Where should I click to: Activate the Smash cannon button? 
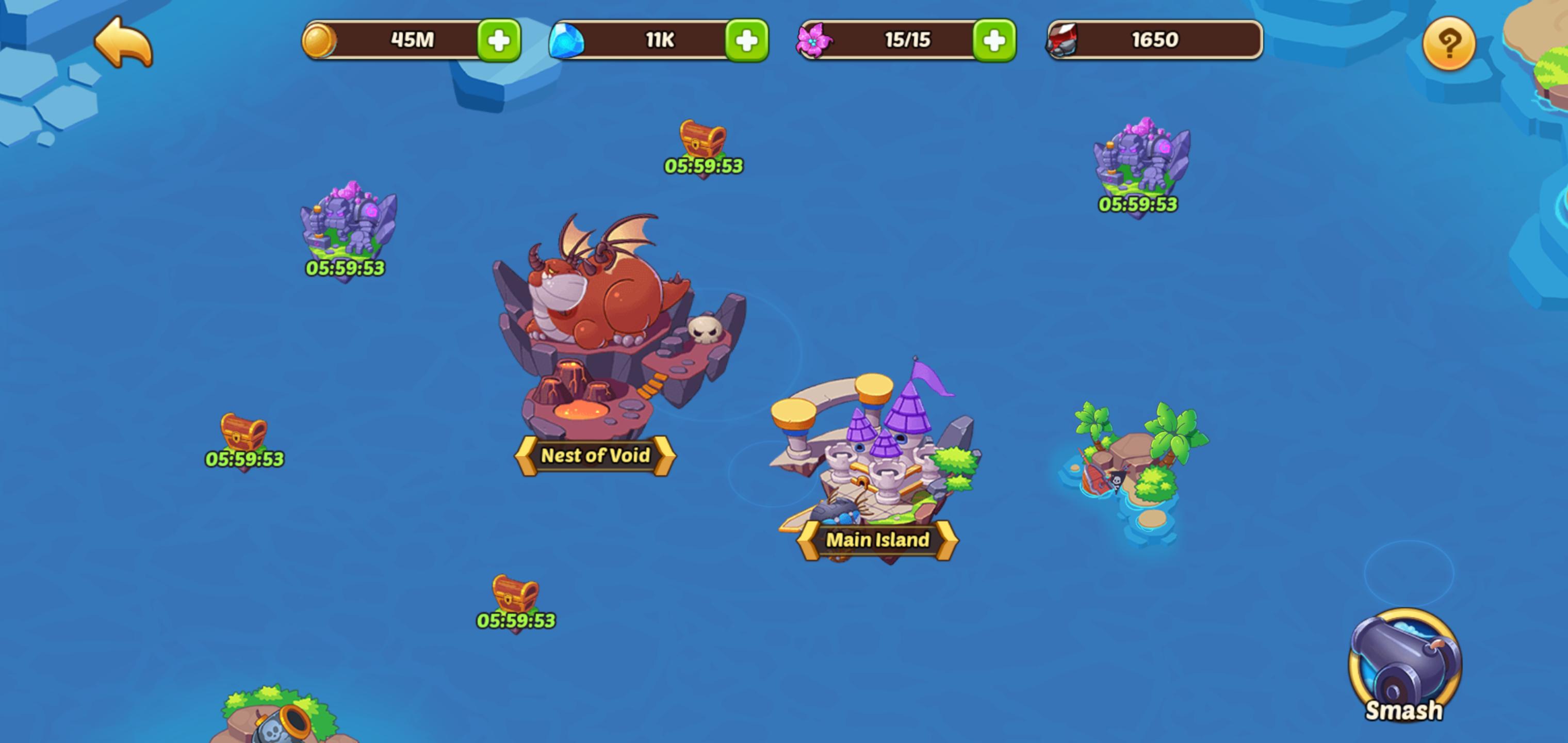[1403, 665]
